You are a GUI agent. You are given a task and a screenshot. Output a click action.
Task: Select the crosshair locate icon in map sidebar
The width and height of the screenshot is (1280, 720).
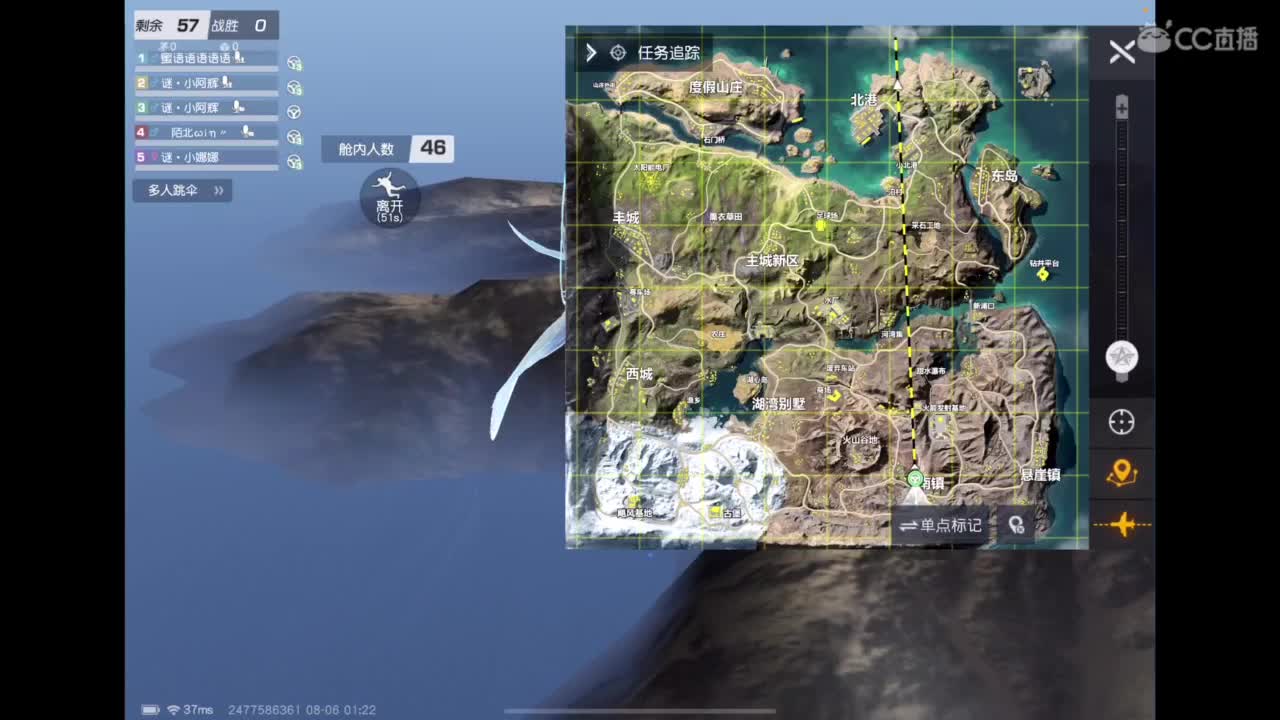click(1122, 422)
